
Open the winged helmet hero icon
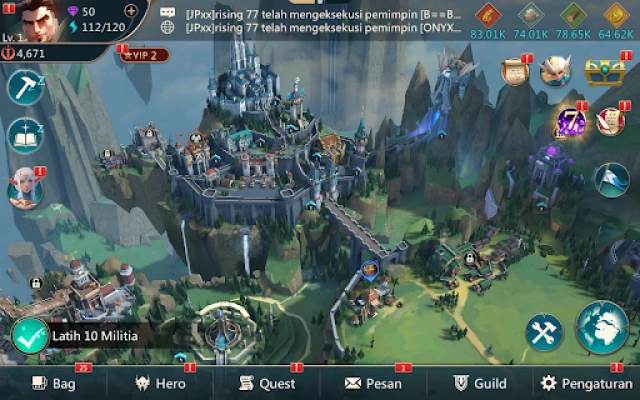click(555, 71)
